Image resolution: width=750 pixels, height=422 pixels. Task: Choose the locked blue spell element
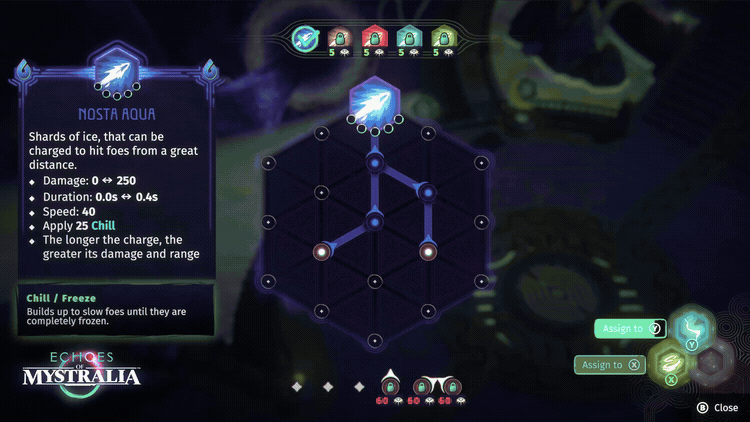coord(409,39)
